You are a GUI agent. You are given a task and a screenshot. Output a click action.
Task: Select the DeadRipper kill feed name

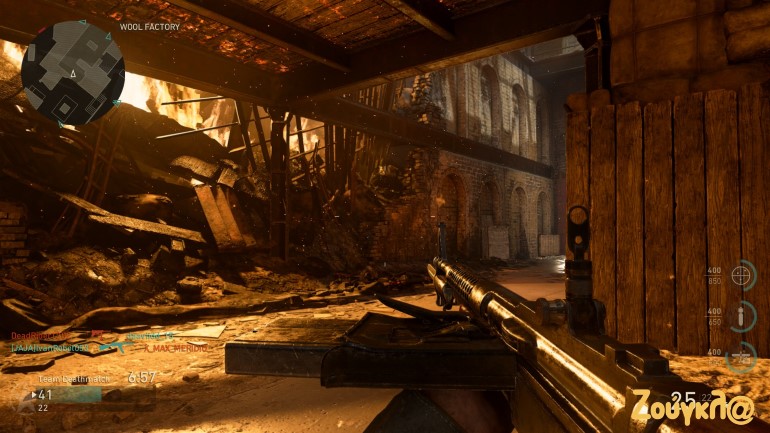tap(40, 335)
